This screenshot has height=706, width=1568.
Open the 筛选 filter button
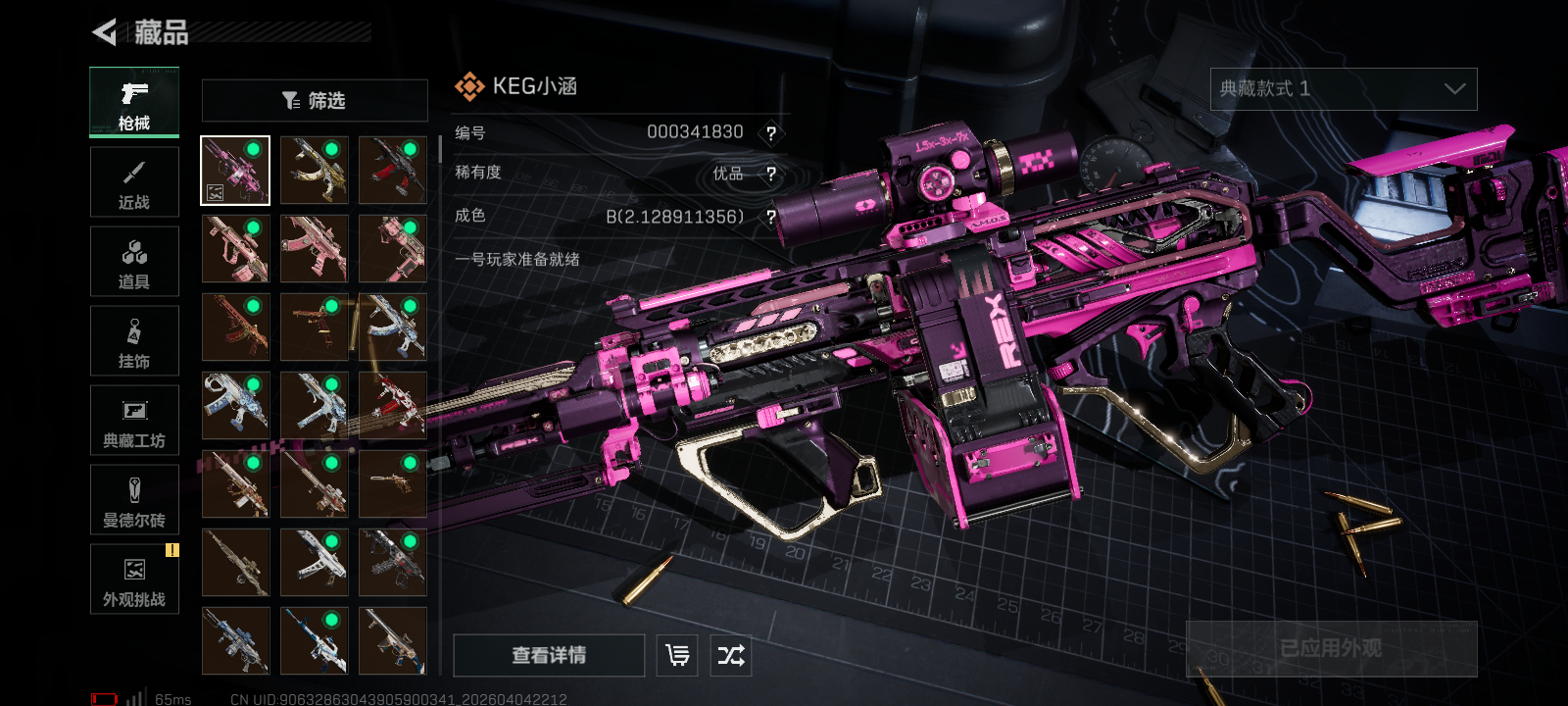pyautogui.click(x=315, y=100)
